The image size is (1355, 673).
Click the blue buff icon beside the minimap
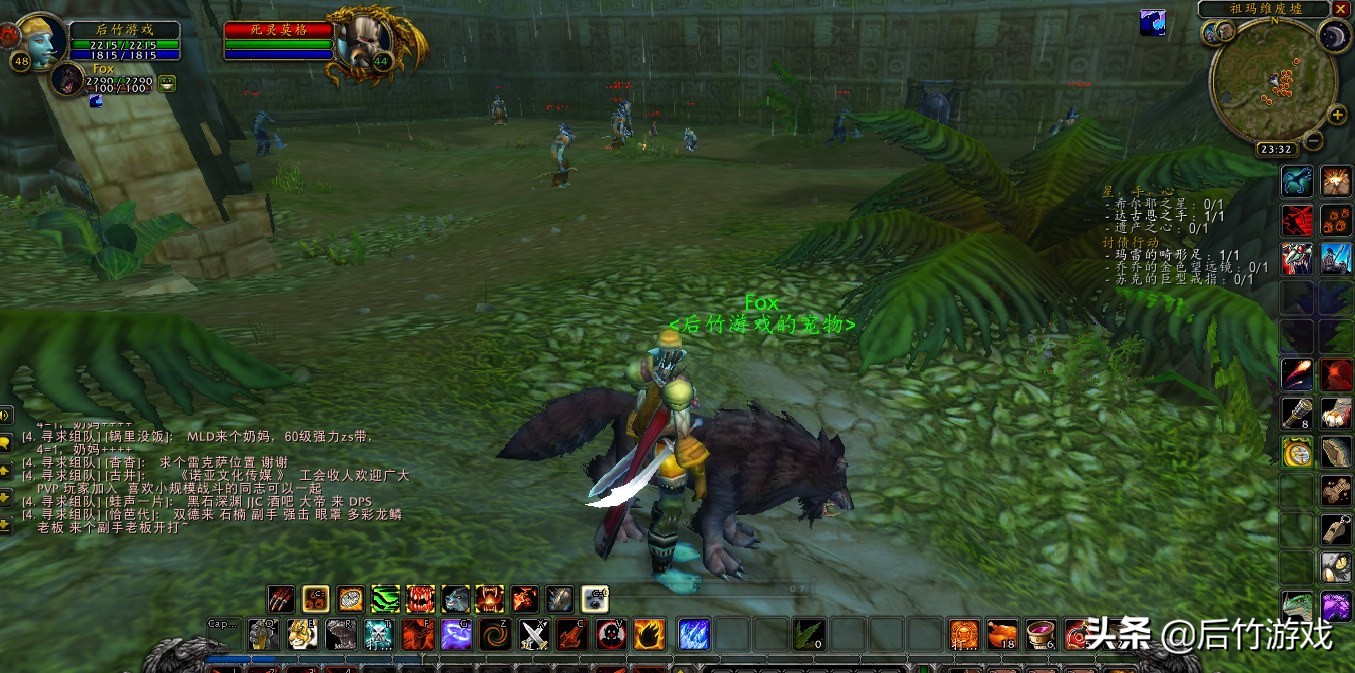[x=1152, y=22]
